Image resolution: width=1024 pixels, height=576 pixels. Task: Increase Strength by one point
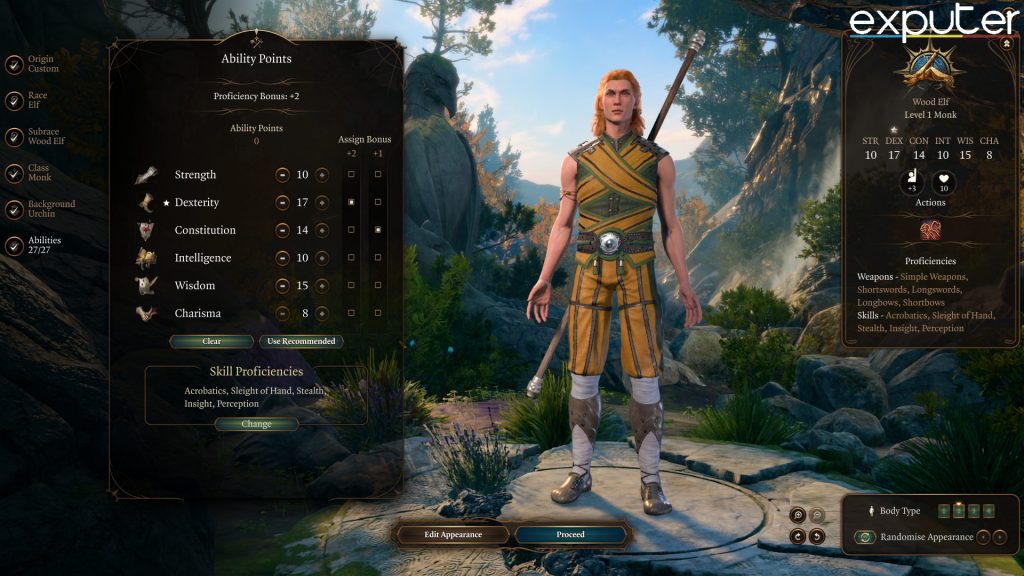point(322,175)
